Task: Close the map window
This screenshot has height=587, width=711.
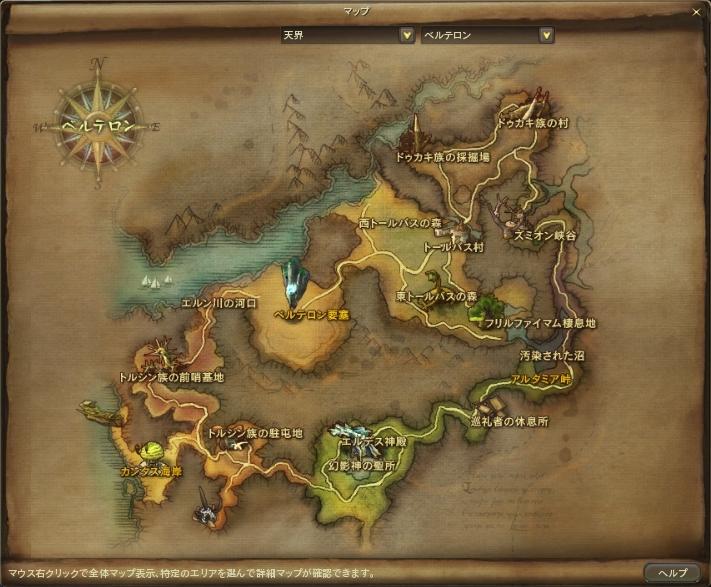Action: 697,12
